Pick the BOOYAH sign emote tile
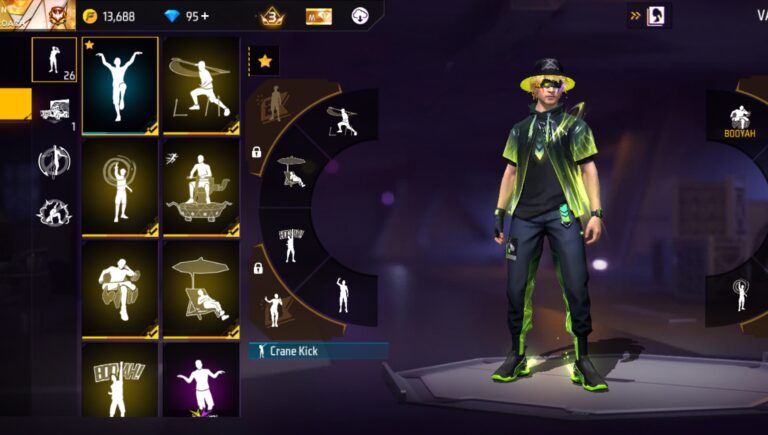768x435 pixels. (120, 380)
